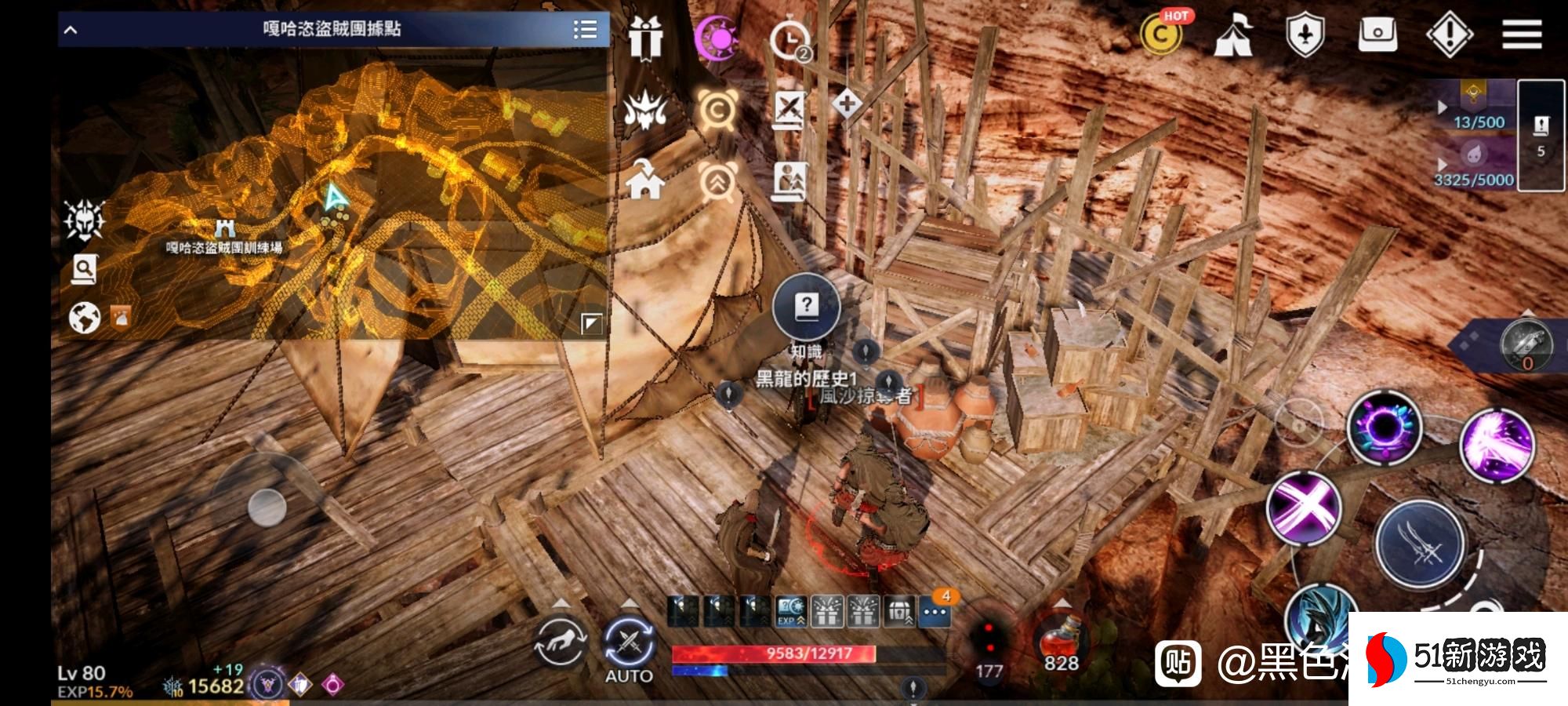Activate the purple cross-slash skill

pos(1304,508)
